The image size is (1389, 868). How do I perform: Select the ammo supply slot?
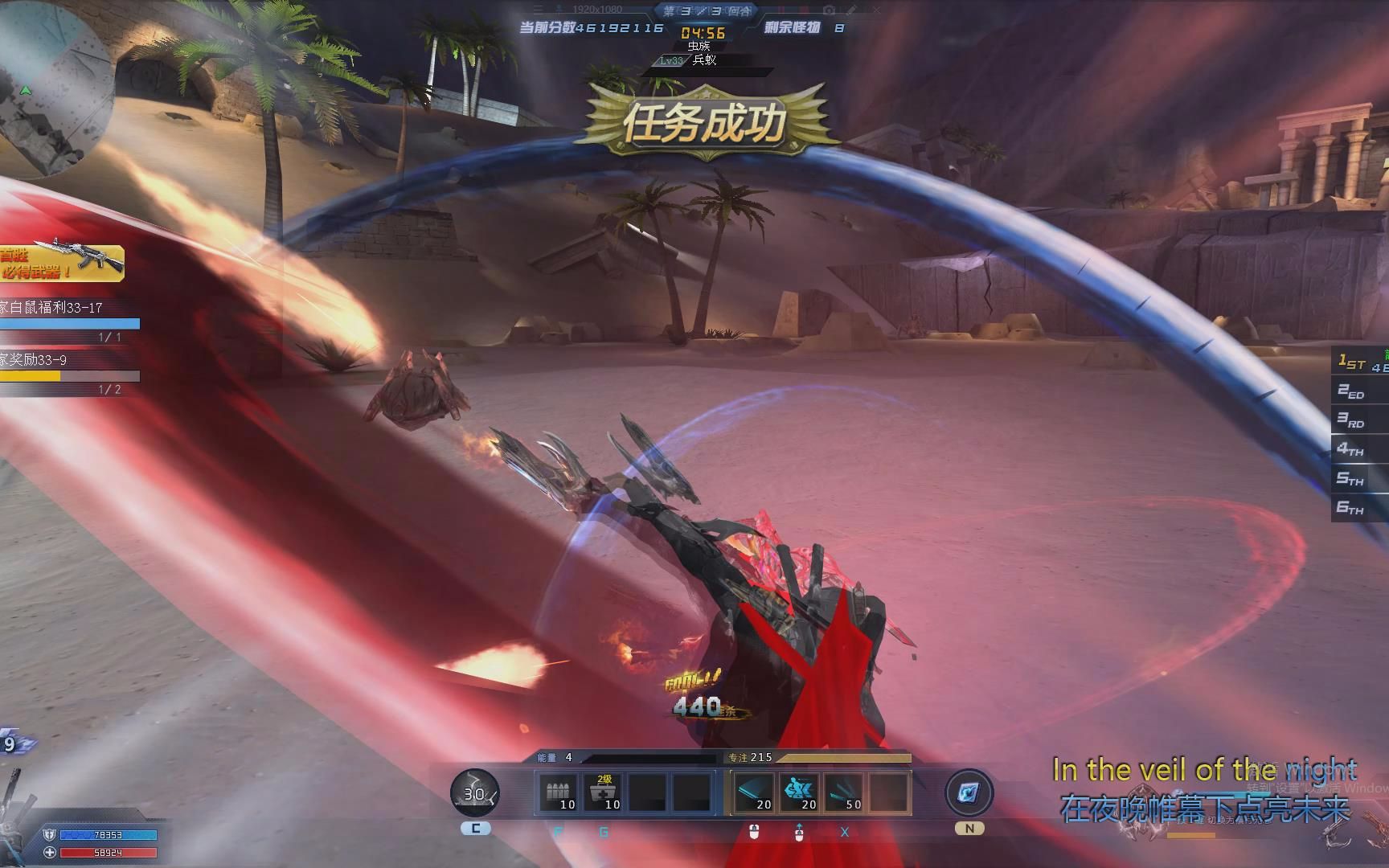point(558,792)
